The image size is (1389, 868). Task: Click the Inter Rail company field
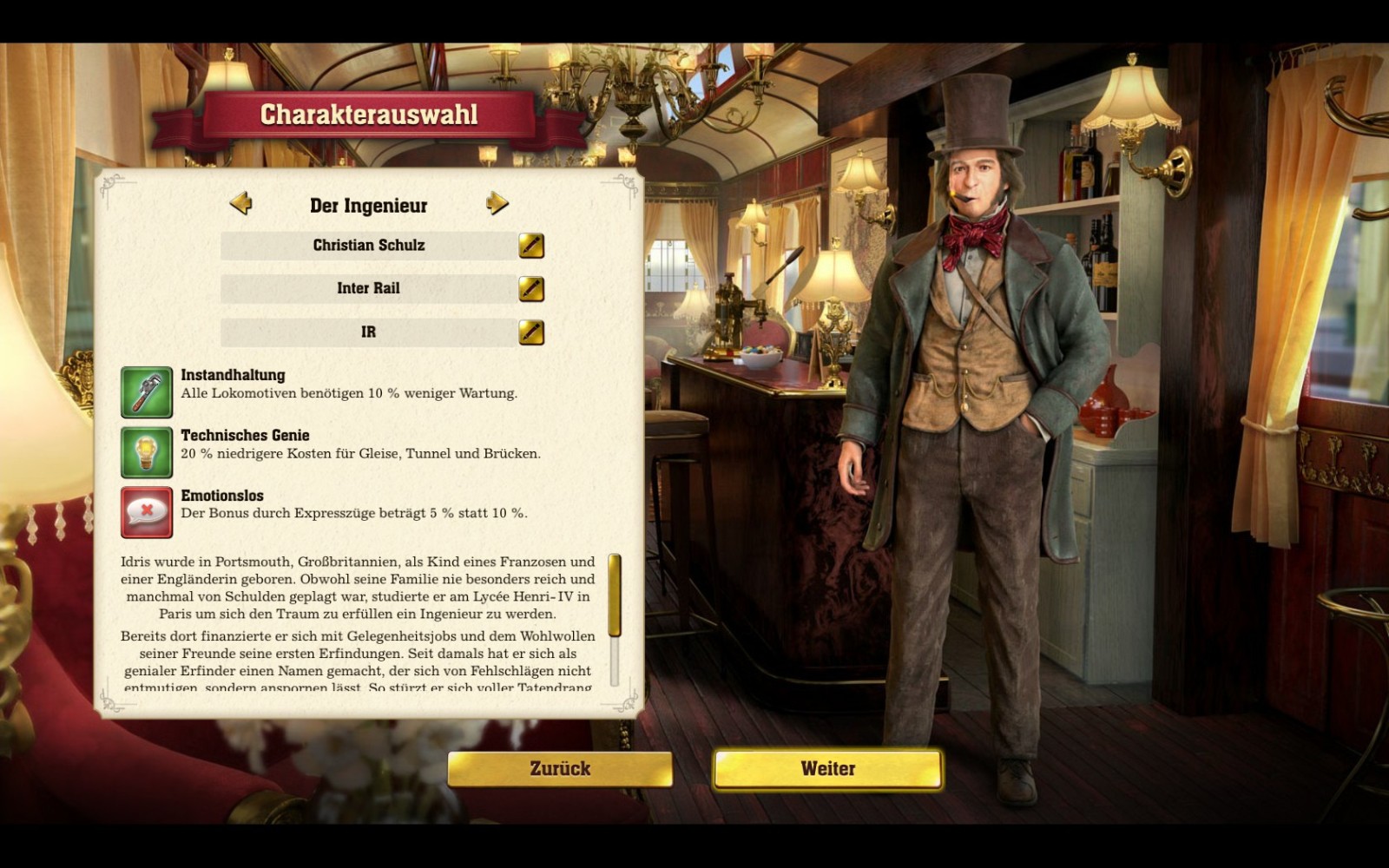coord(369,289)
